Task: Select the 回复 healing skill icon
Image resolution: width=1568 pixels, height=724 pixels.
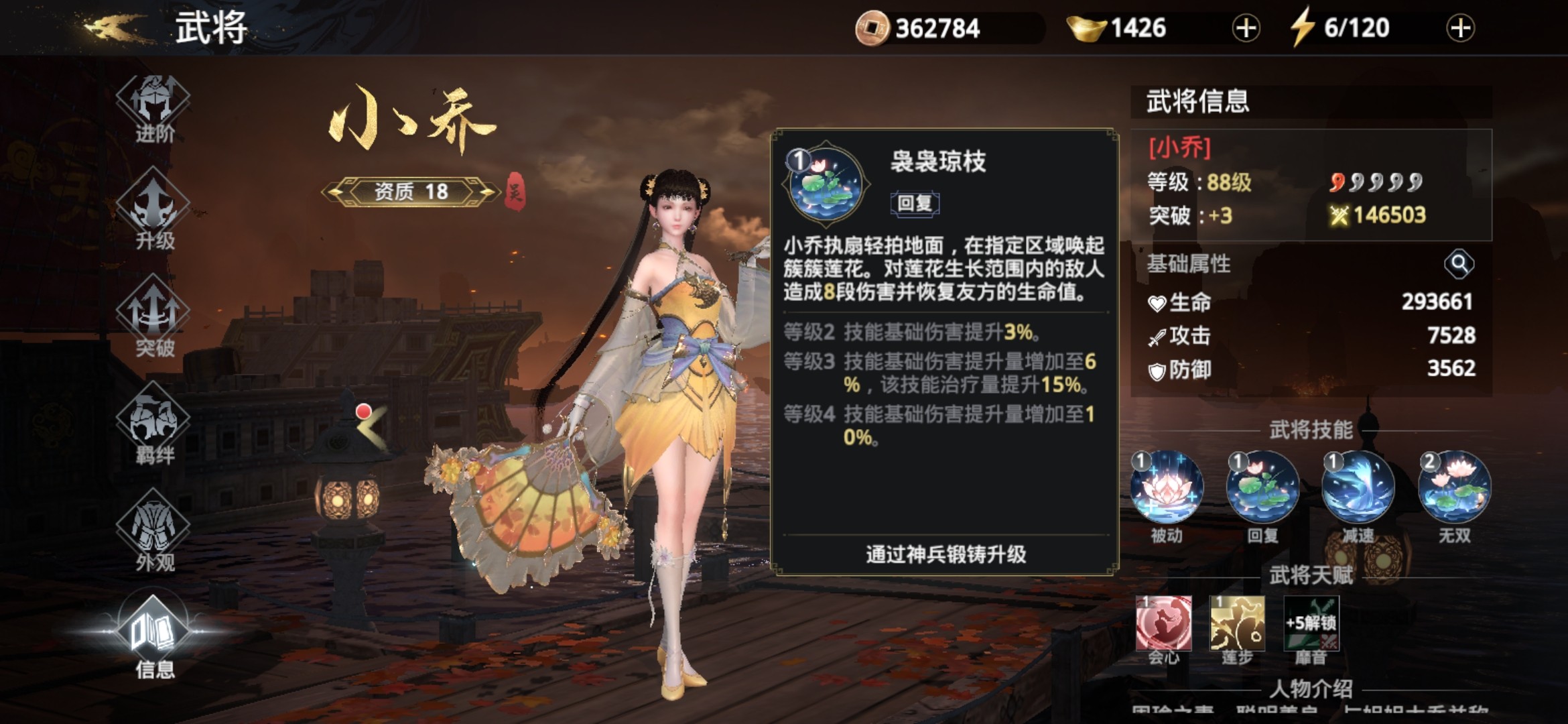Action: 1262,487
